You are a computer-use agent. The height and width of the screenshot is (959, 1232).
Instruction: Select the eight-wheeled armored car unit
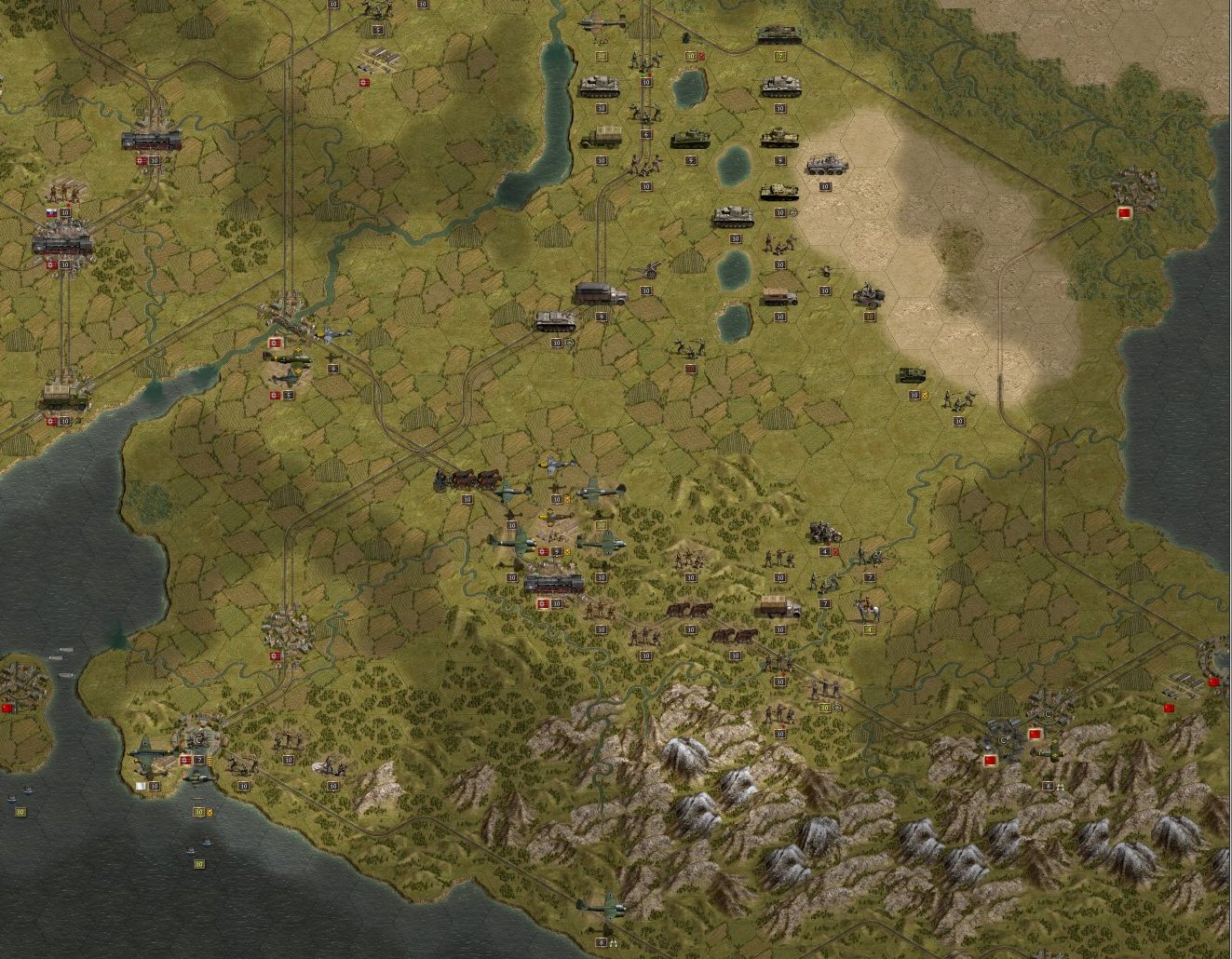(x=825, y=166)
